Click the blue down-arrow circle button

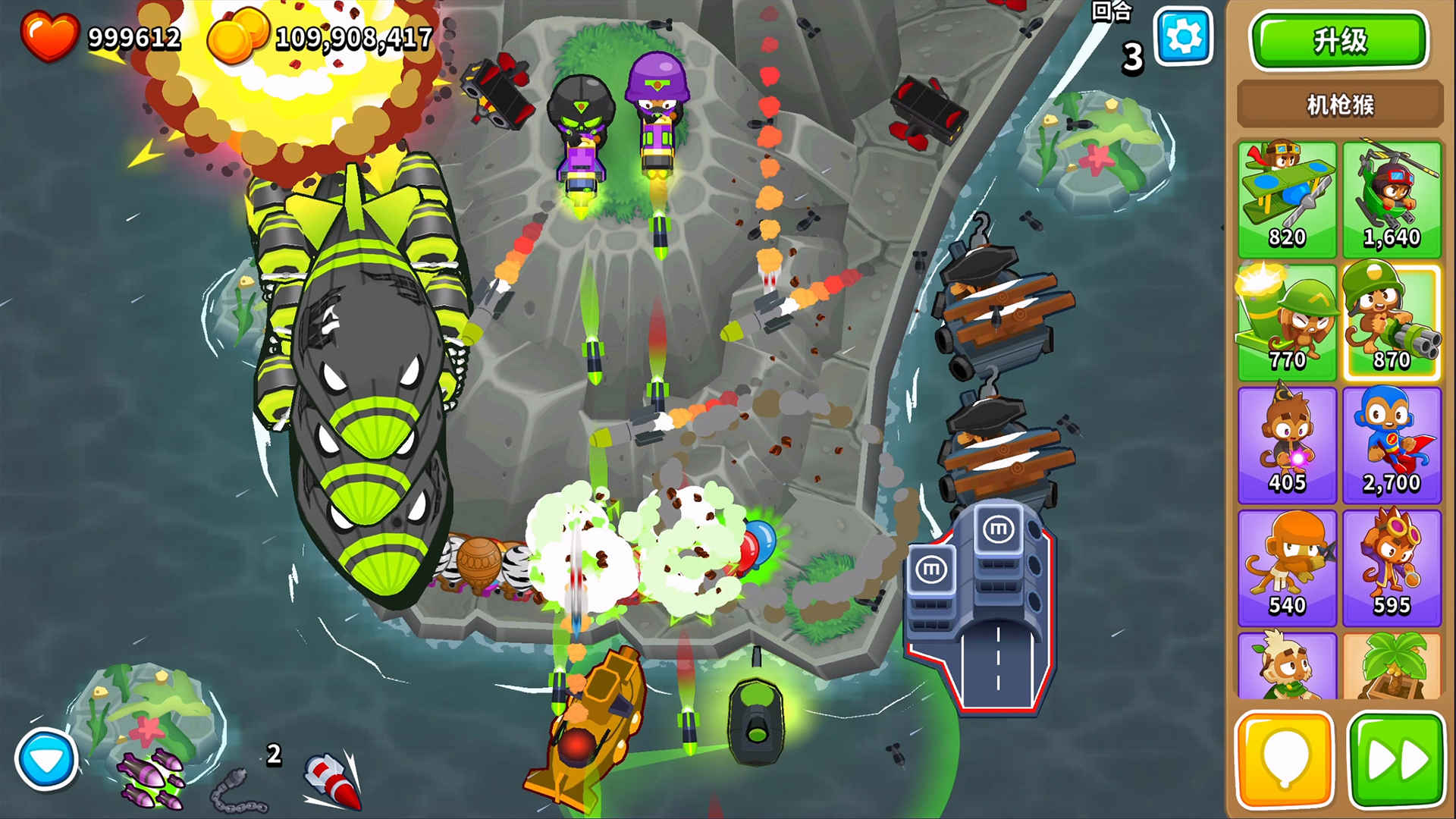[46, 760]
